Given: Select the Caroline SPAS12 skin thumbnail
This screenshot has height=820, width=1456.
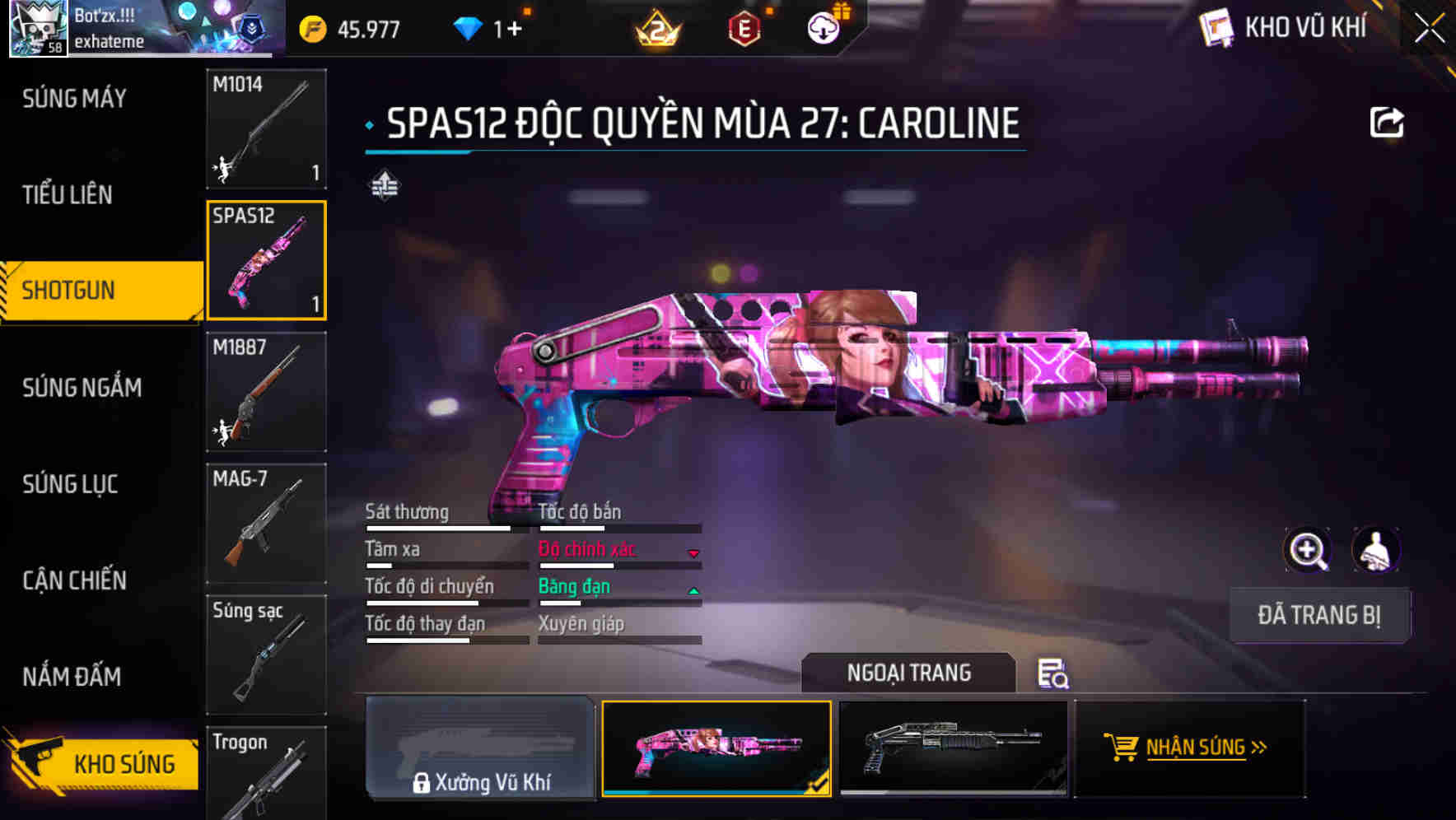Looking at the screenshot, I should (716, 748).
